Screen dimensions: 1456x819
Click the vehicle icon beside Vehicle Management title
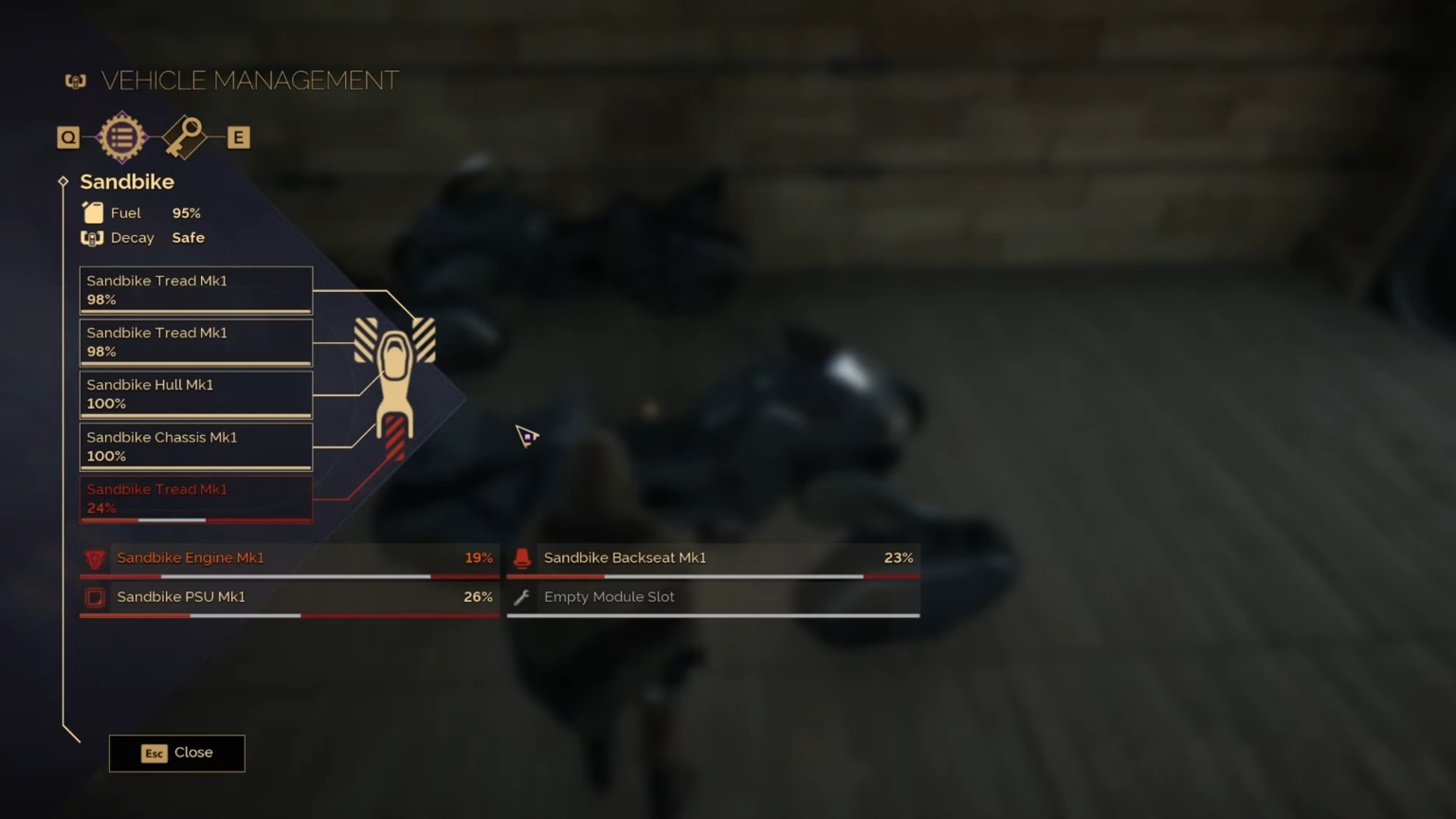(x=75, y=81)
